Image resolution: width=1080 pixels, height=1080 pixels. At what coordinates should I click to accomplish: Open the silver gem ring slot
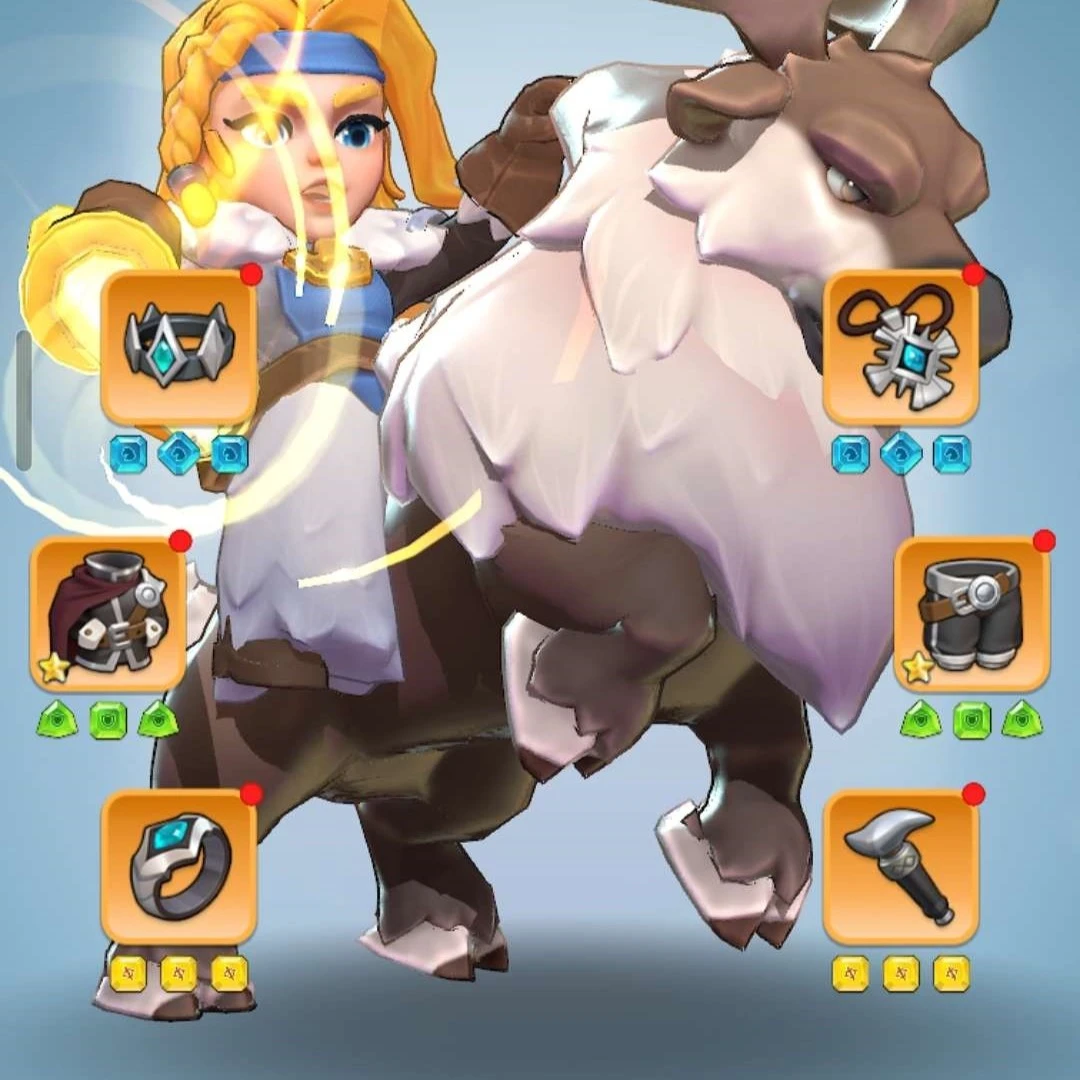[x=179, y=867]
